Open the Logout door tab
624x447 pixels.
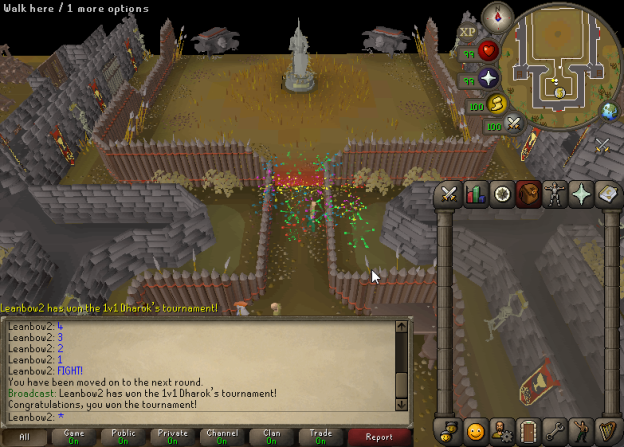coord(529,431)
